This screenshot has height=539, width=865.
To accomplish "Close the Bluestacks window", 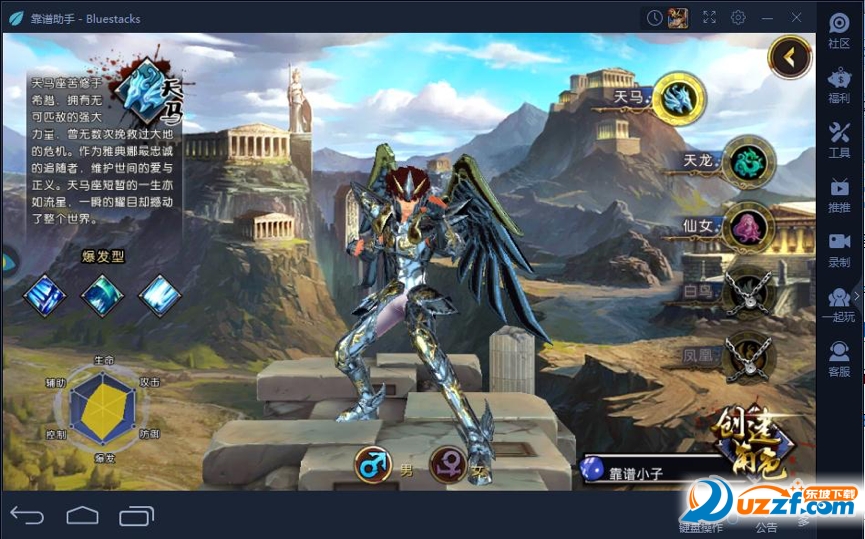I will 797,17.
